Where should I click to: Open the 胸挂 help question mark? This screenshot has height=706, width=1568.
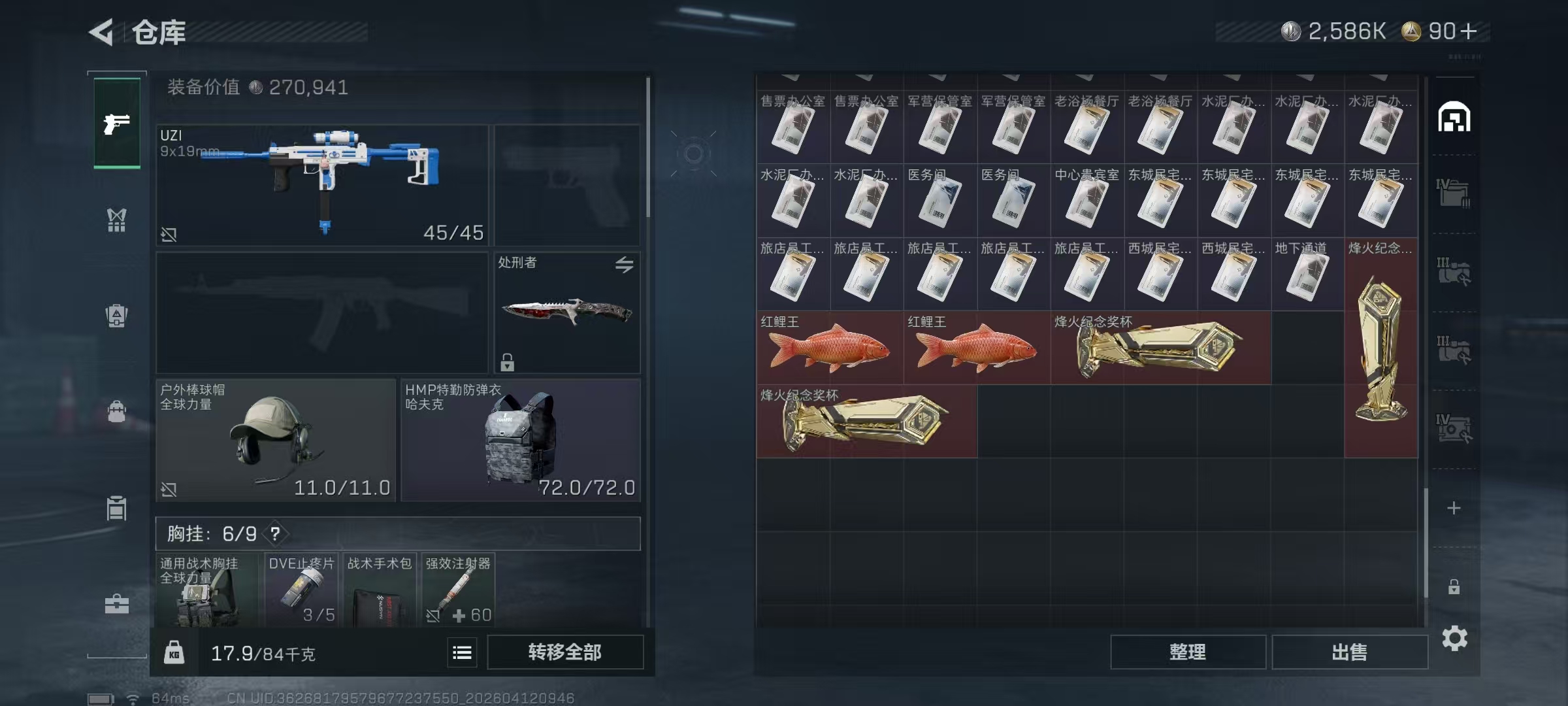coord(276,533)
